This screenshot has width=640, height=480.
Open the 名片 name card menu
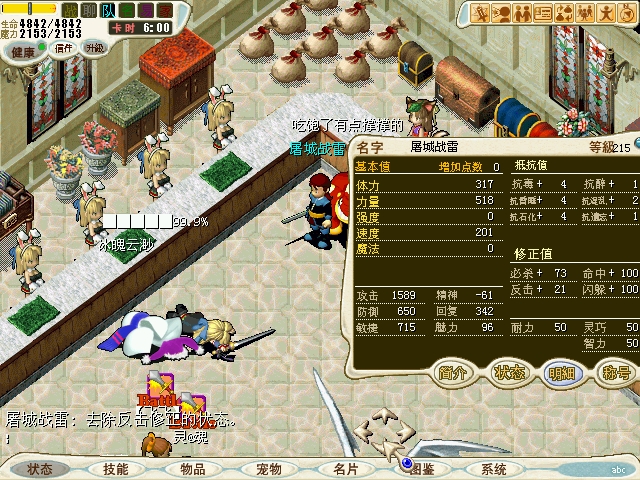click(345, 469)
